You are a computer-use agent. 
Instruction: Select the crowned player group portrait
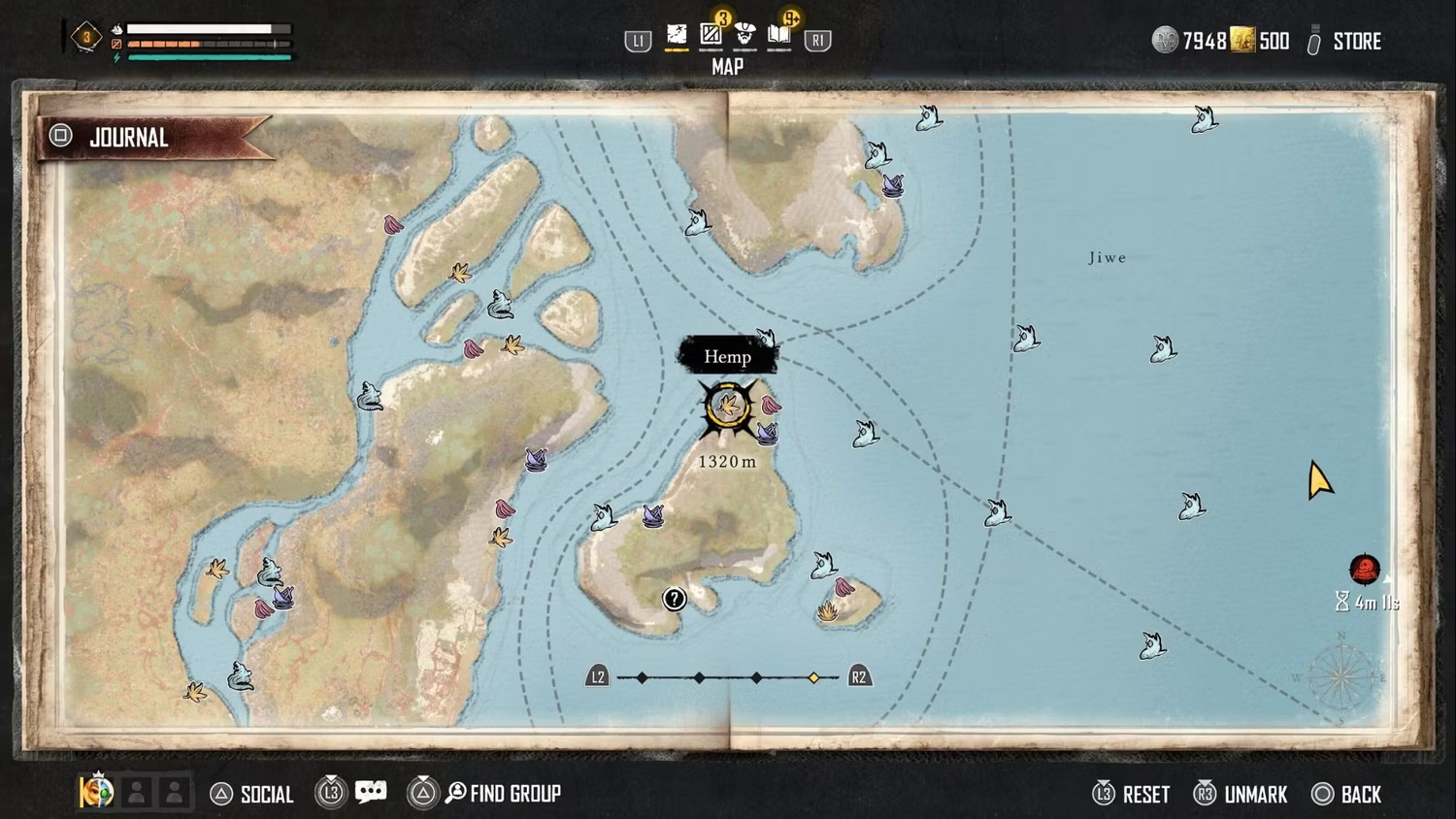tap(96, 792)
